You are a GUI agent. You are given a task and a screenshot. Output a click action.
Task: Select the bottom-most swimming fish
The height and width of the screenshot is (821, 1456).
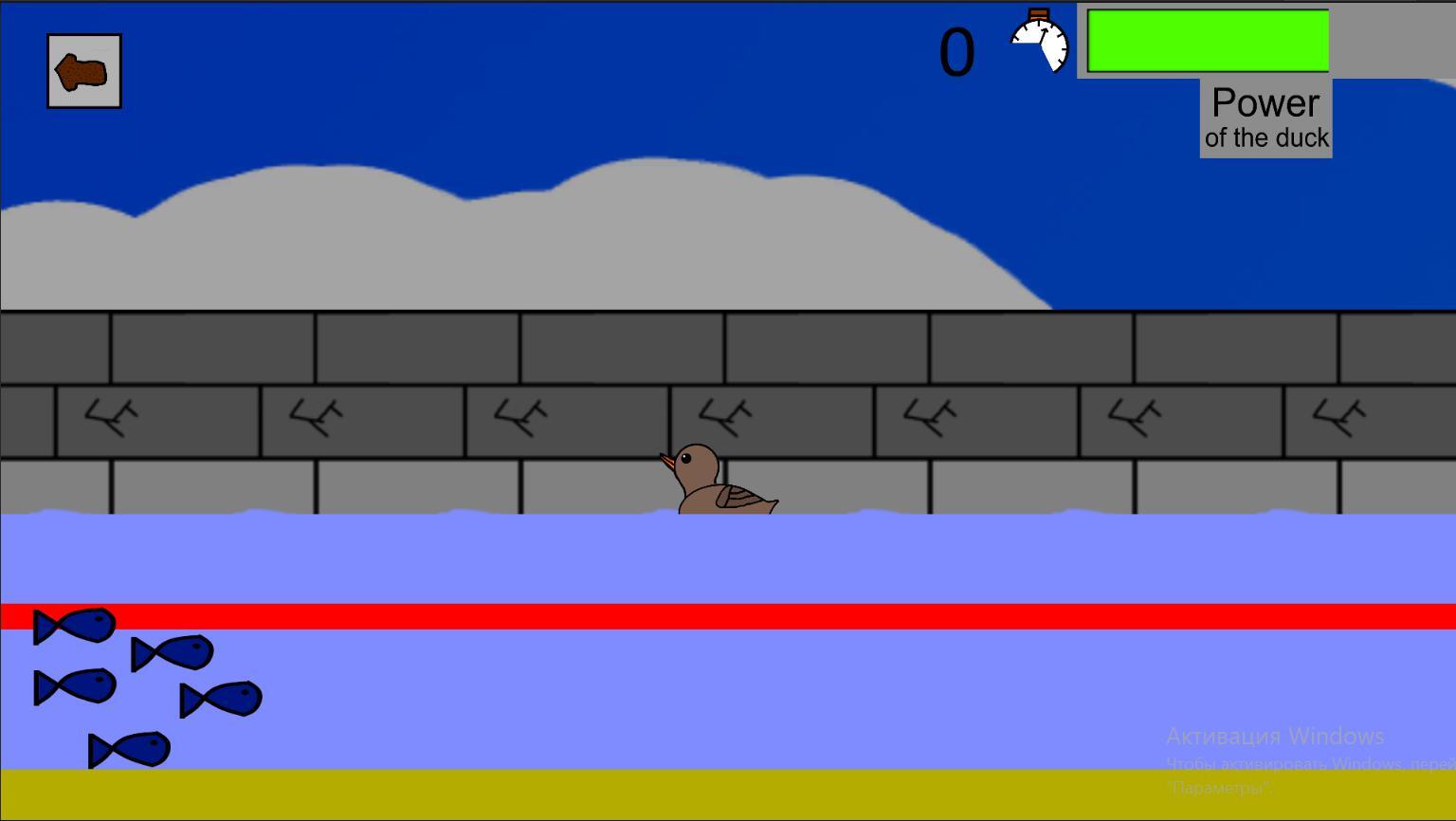pyautogui.click(x=130, y=748)
